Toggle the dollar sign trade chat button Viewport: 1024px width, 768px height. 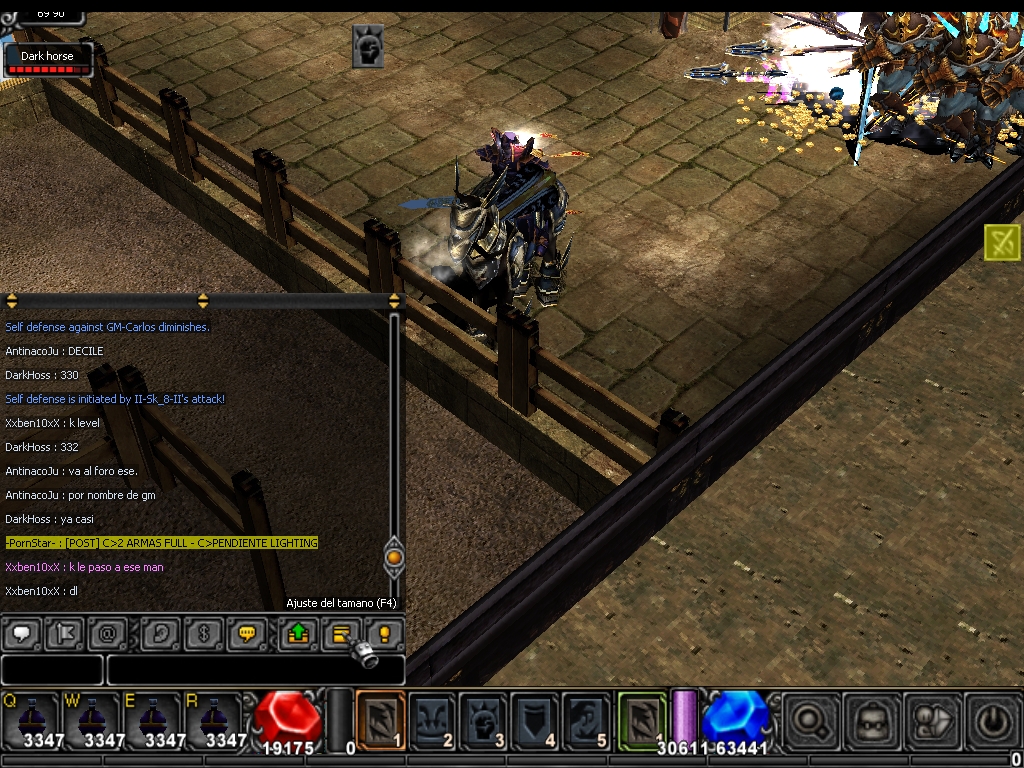[203, 633]
